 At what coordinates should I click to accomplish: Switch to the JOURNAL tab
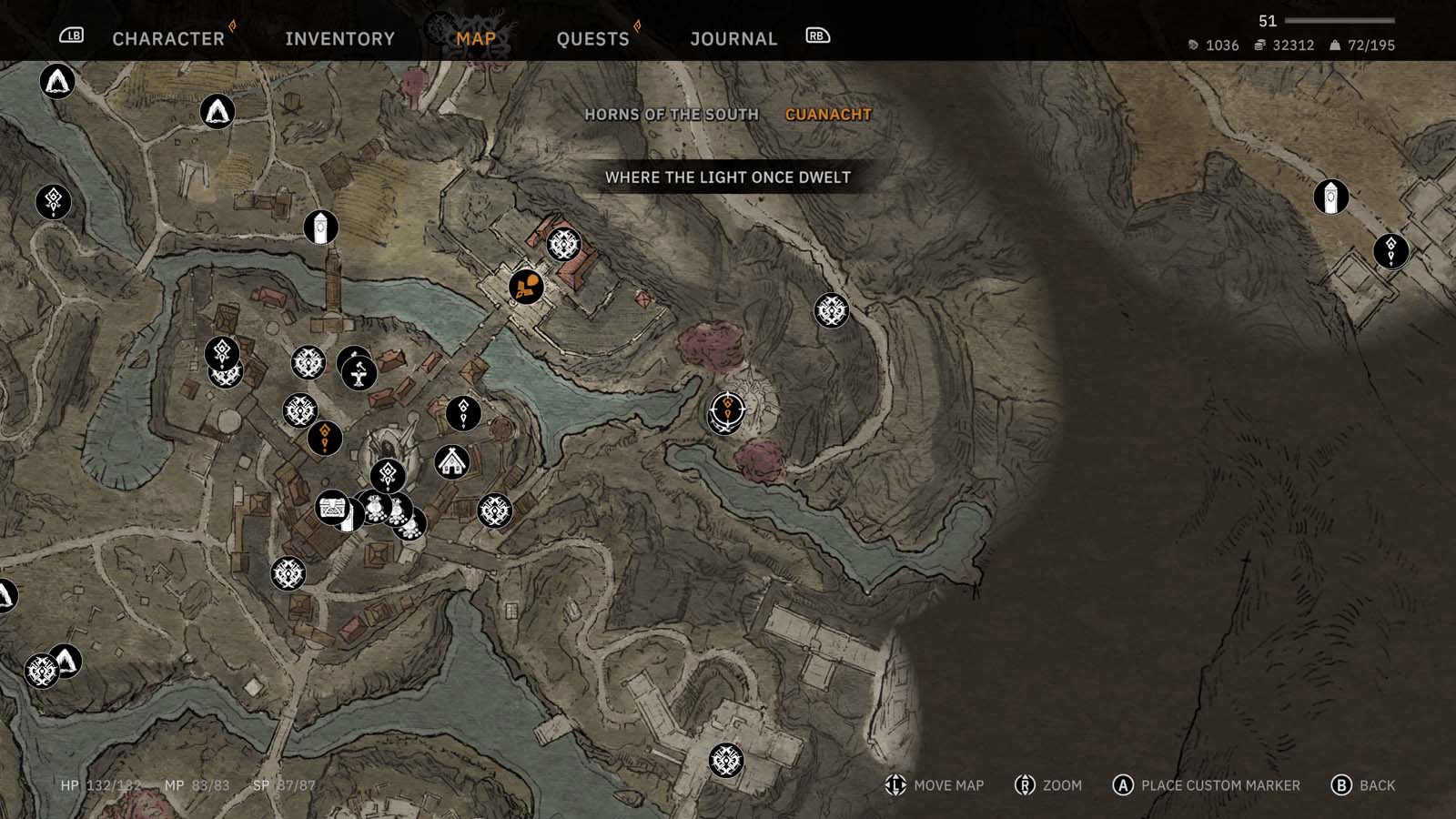pos(733,38)
